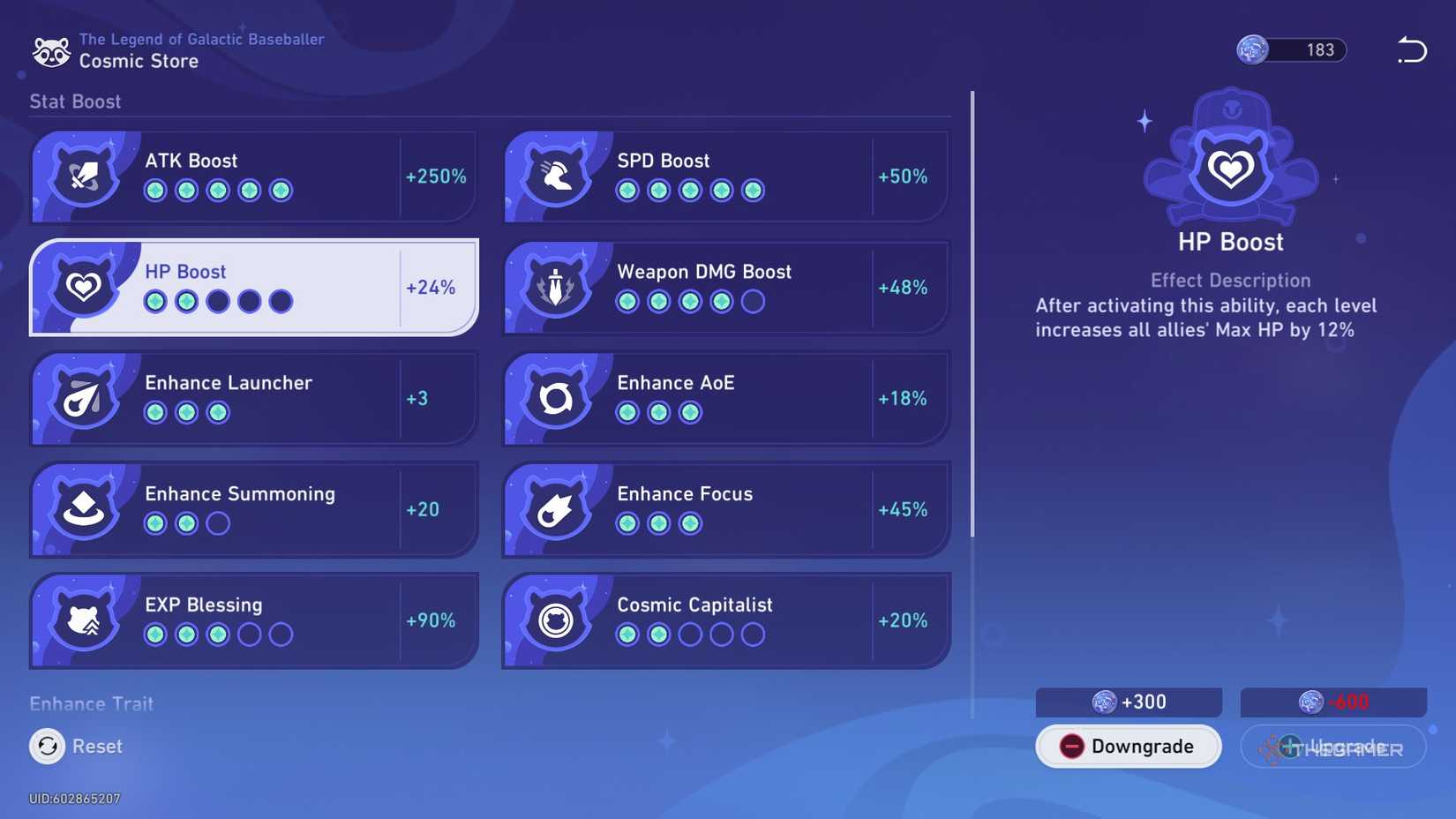Select the Stat Boost section header
The image size is (1456, 819).
[x=75, y=101]
